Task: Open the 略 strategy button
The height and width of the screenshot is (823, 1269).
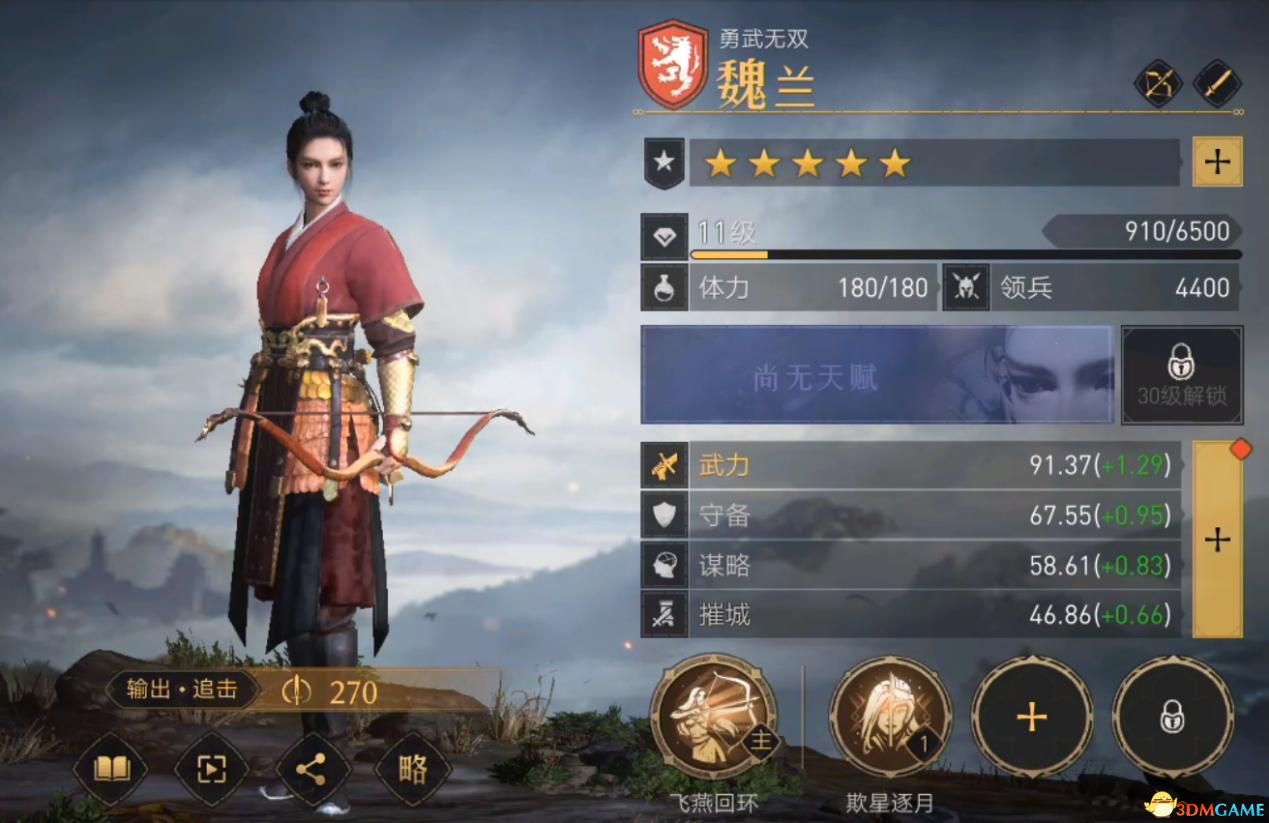Action: click(x=413, y=769)
